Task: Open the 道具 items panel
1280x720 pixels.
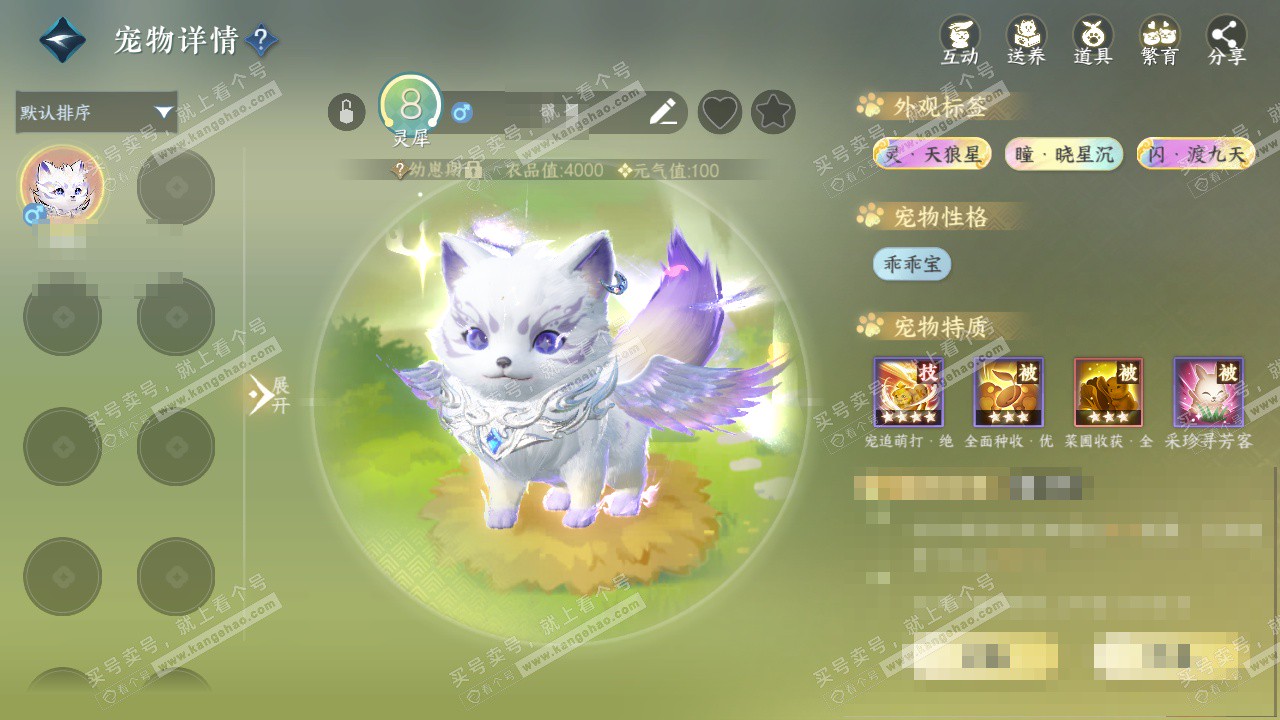Action: pos(1093,41)
